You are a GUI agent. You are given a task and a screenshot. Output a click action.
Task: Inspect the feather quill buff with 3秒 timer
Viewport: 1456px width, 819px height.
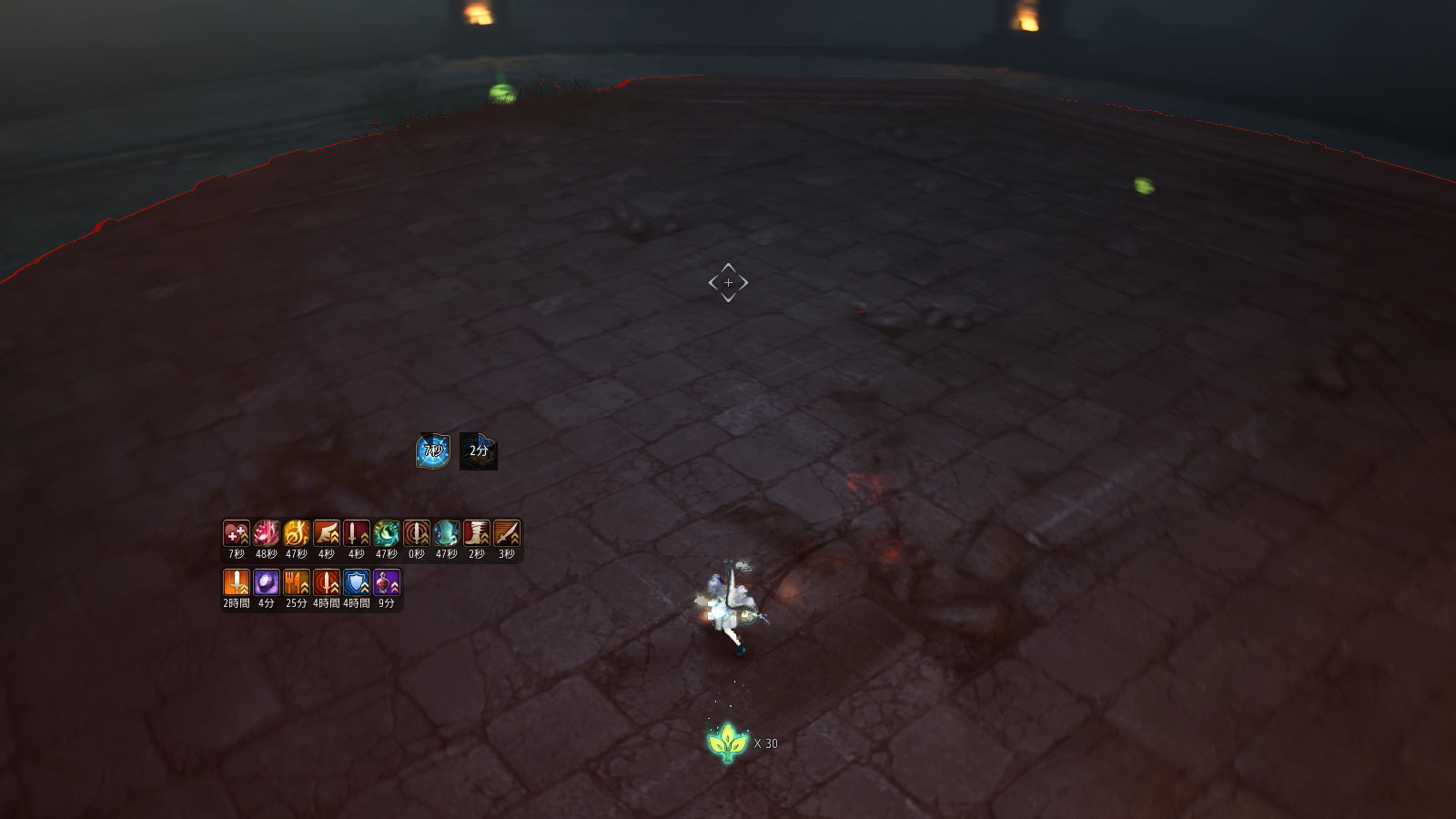point(507,533)
